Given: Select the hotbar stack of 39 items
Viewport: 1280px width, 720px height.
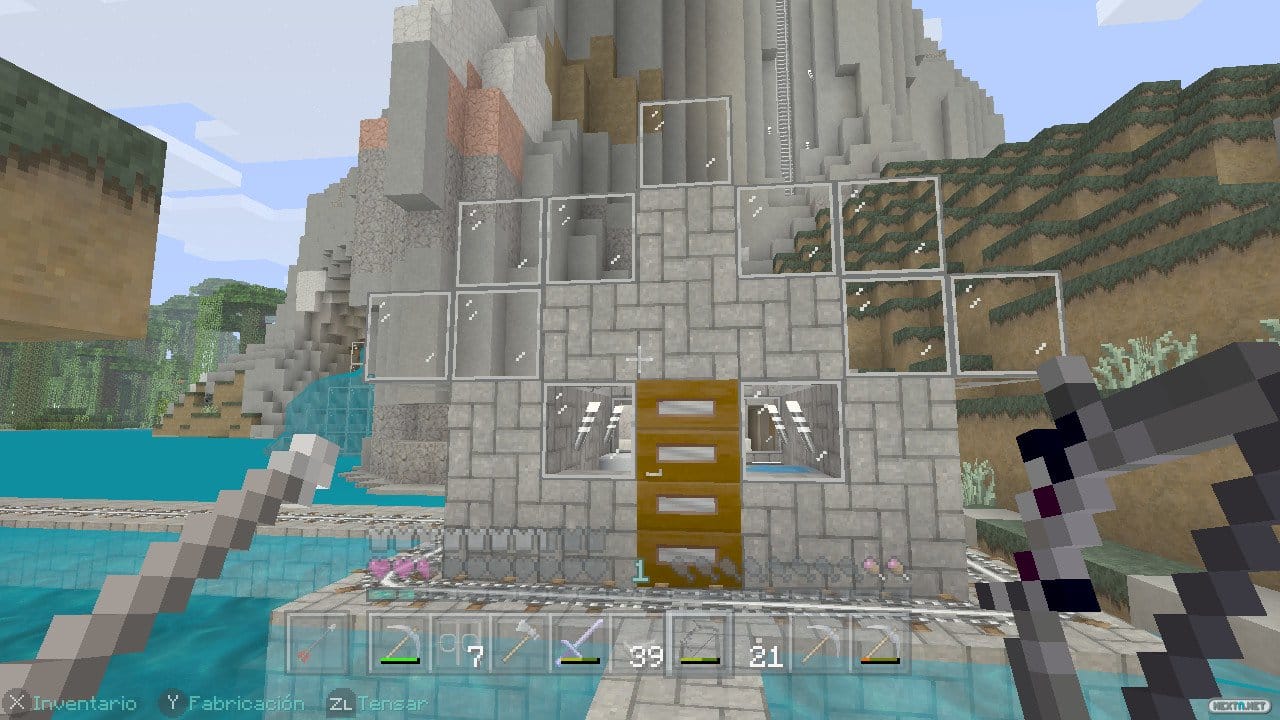Looking at the screenshot, I should click(x=640, y=643).
